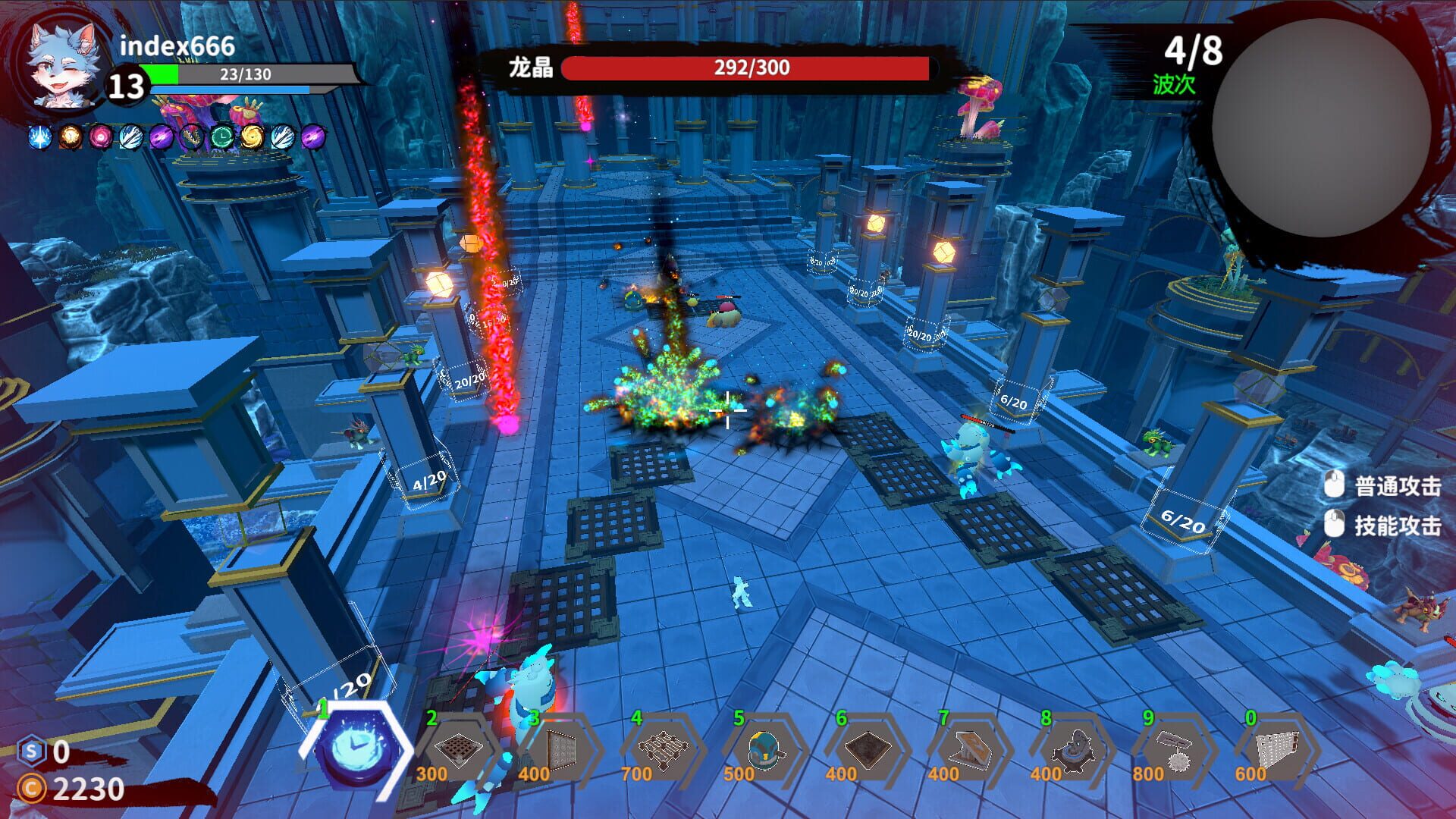Pick the 800-cost saw trap in slot 9
This screenshot has height=819, width=1456.
pyautogui.click(x=1178, y=751)
